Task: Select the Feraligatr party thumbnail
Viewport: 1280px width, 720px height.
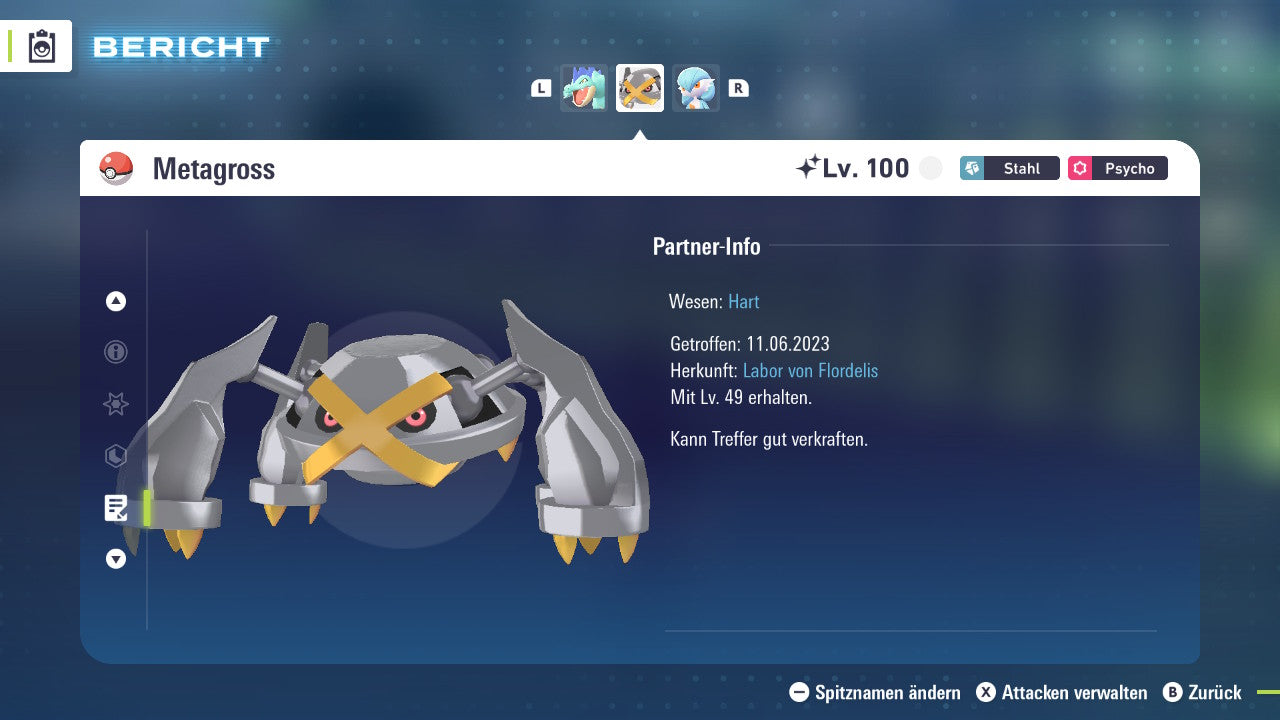Action: 584,88
